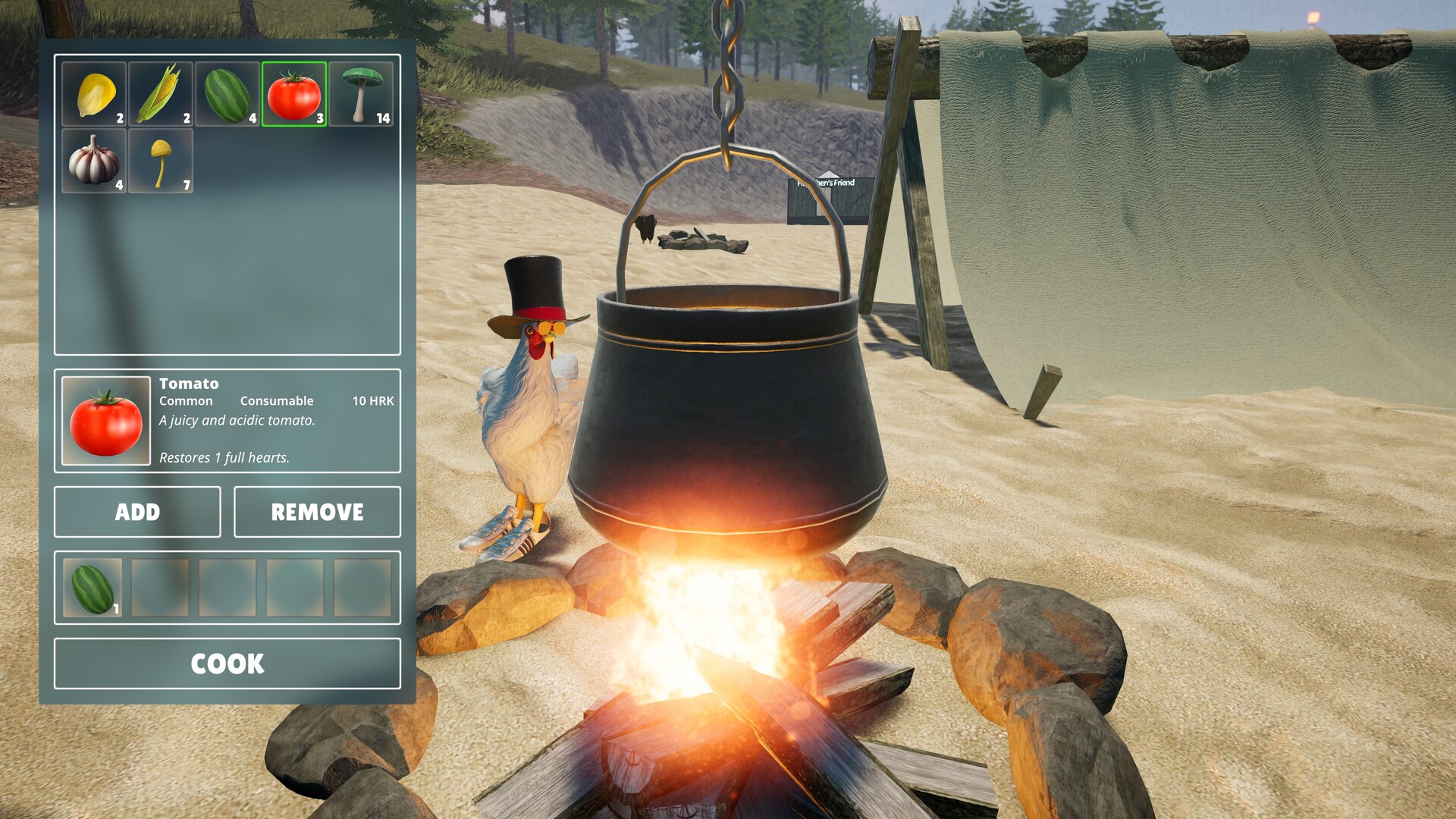This screenshot has height=819, width=1456.
Task: Click the quantity badge on the green mushrooms
Action: pos(383,118)
